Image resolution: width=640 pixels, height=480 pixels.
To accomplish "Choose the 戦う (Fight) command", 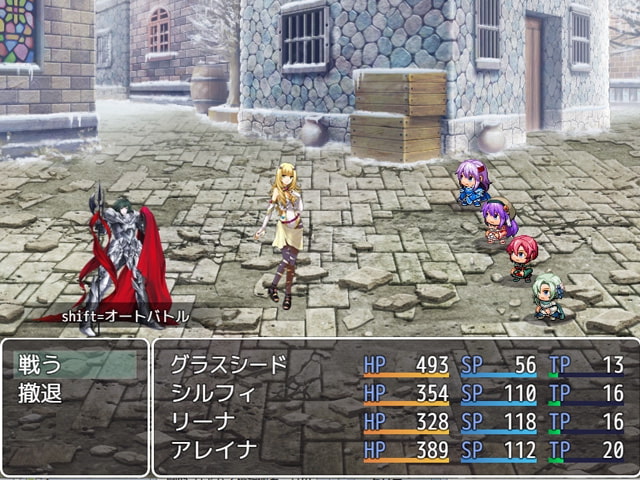I will click(42, 365).
